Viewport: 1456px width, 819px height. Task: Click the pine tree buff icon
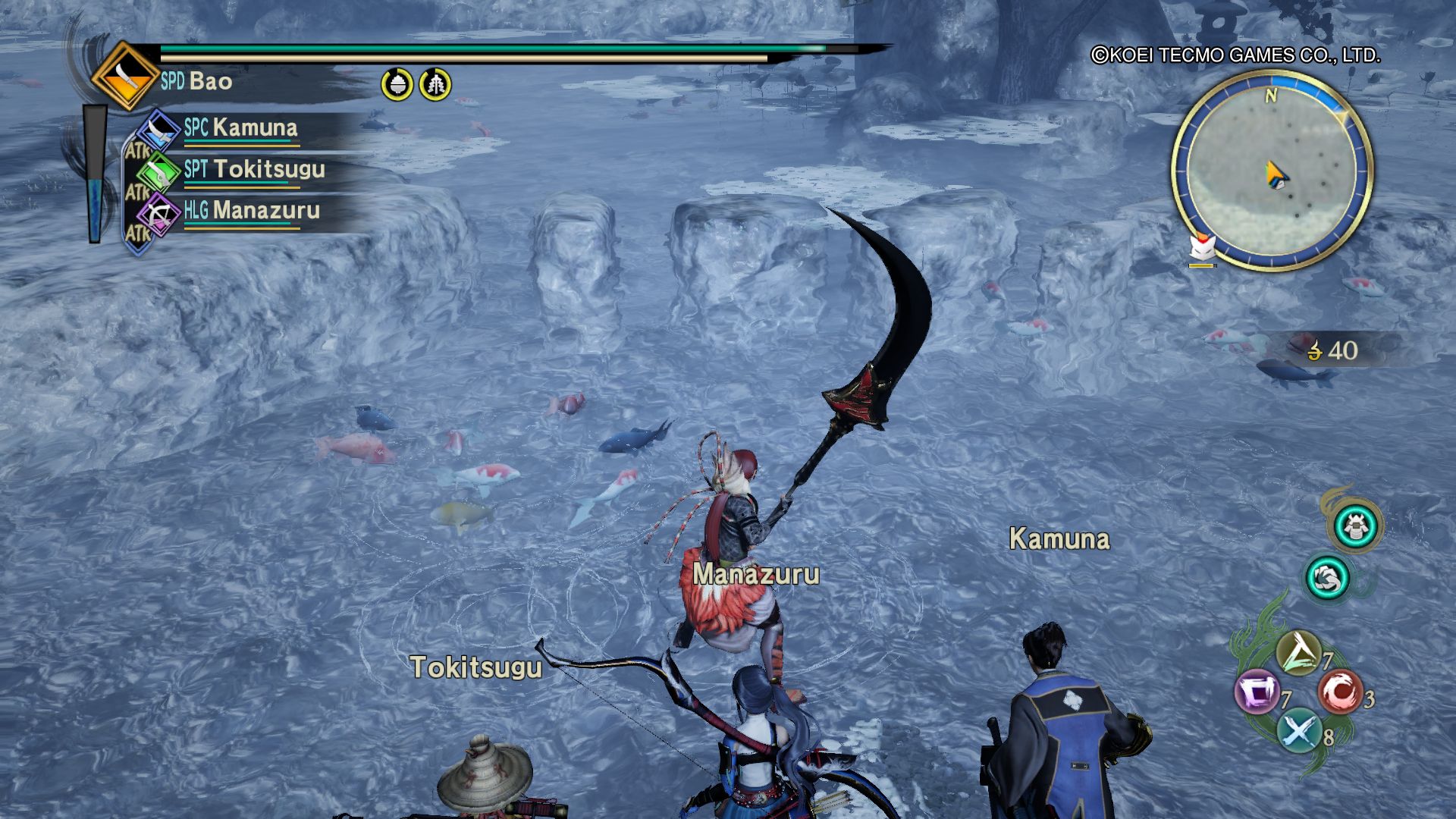pyautogui.click(x=435, y=83)
